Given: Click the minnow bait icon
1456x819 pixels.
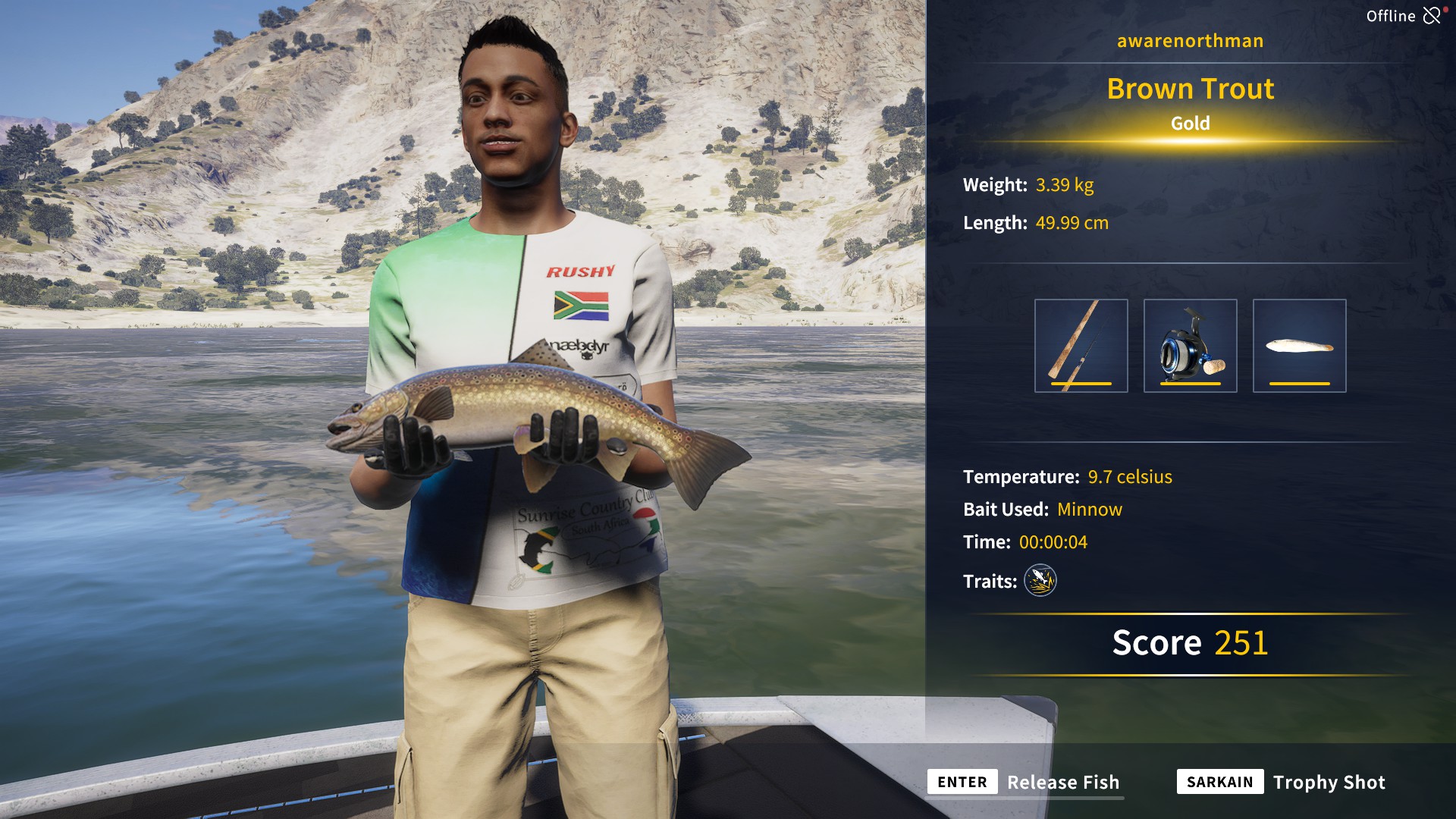Looking at the screenshot, I should tap(1298, 345).
